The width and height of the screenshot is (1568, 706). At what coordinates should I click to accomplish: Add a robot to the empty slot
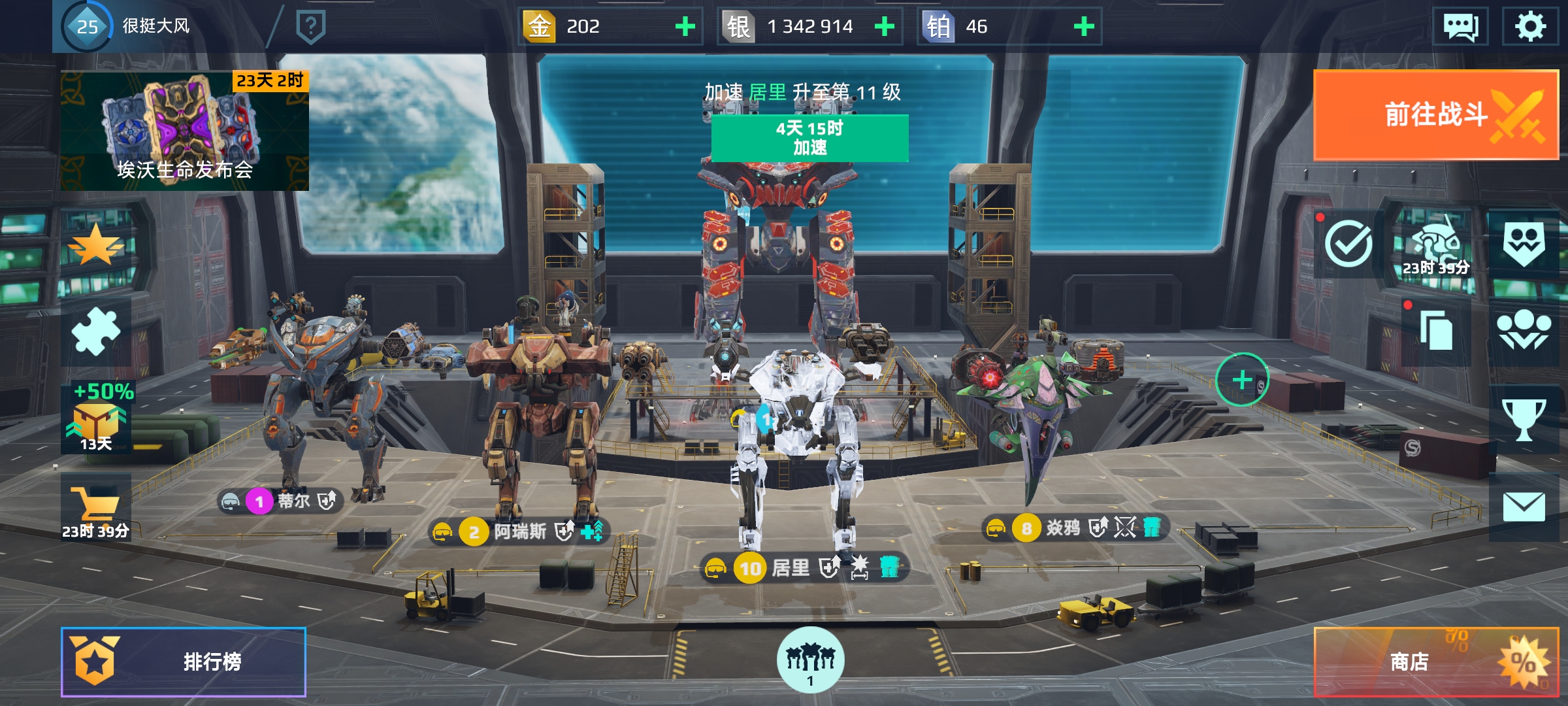pos(1241,379)
